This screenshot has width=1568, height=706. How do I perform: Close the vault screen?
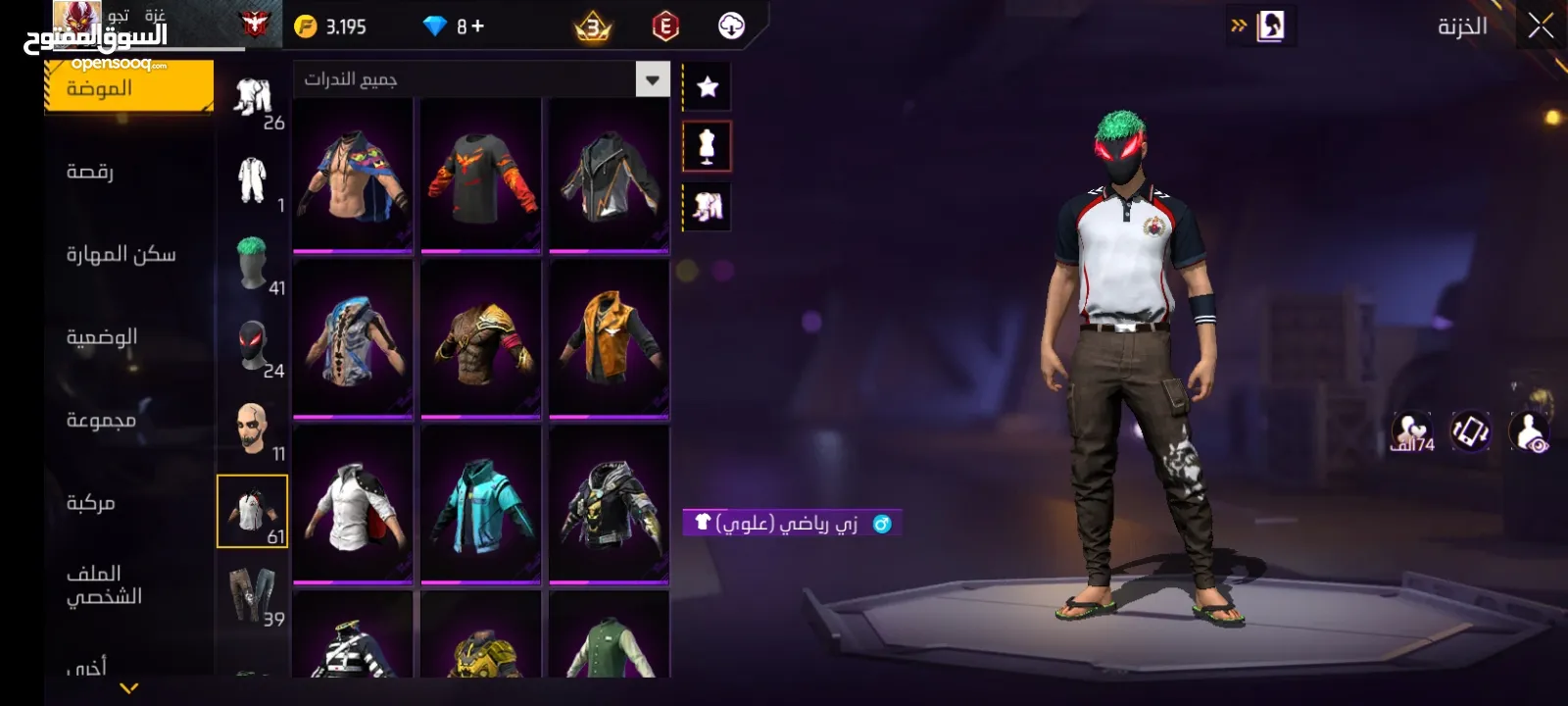point(1540,26)
